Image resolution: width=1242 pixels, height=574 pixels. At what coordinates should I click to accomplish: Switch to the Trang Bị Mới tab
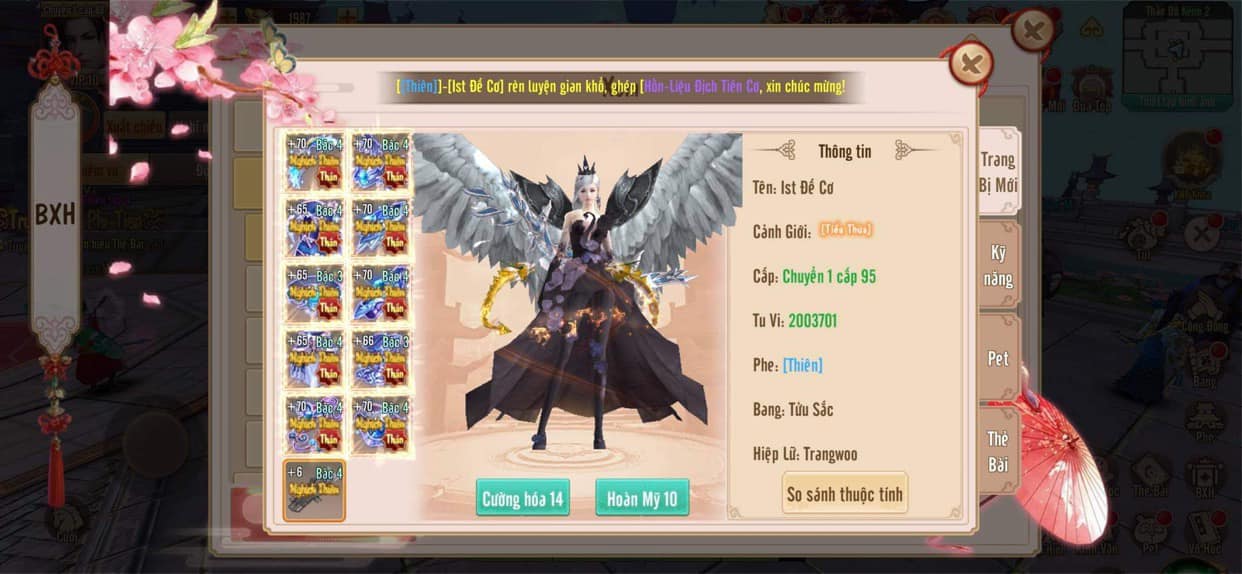(997, 172)
